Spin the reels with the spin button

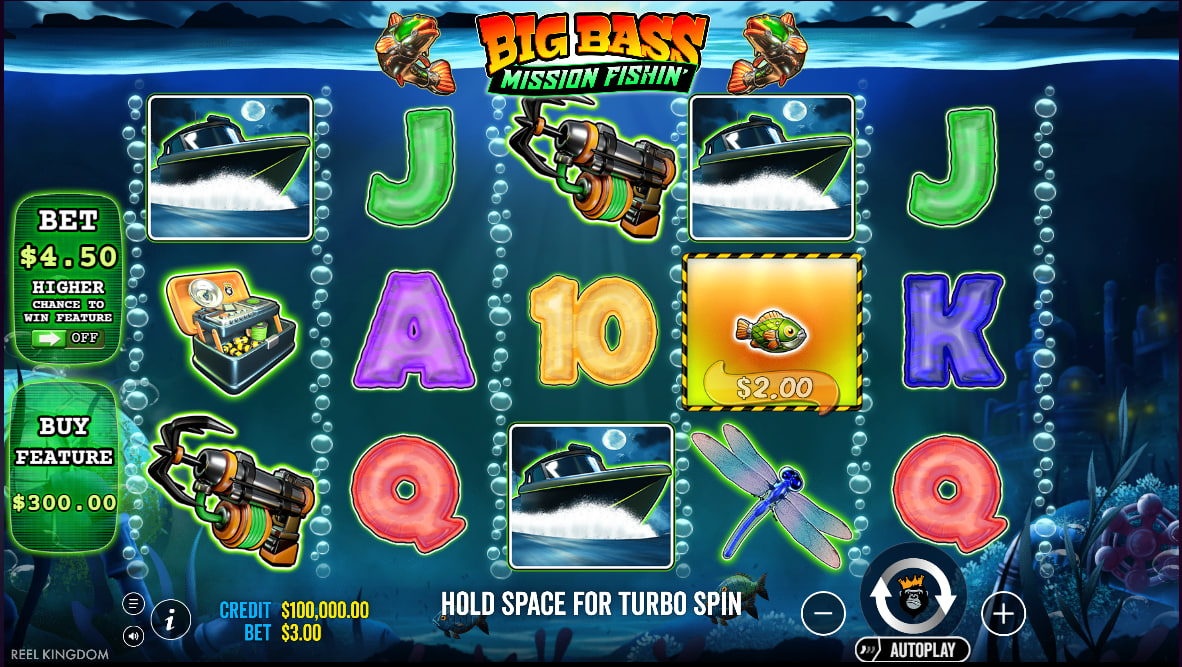pos(912,595)
